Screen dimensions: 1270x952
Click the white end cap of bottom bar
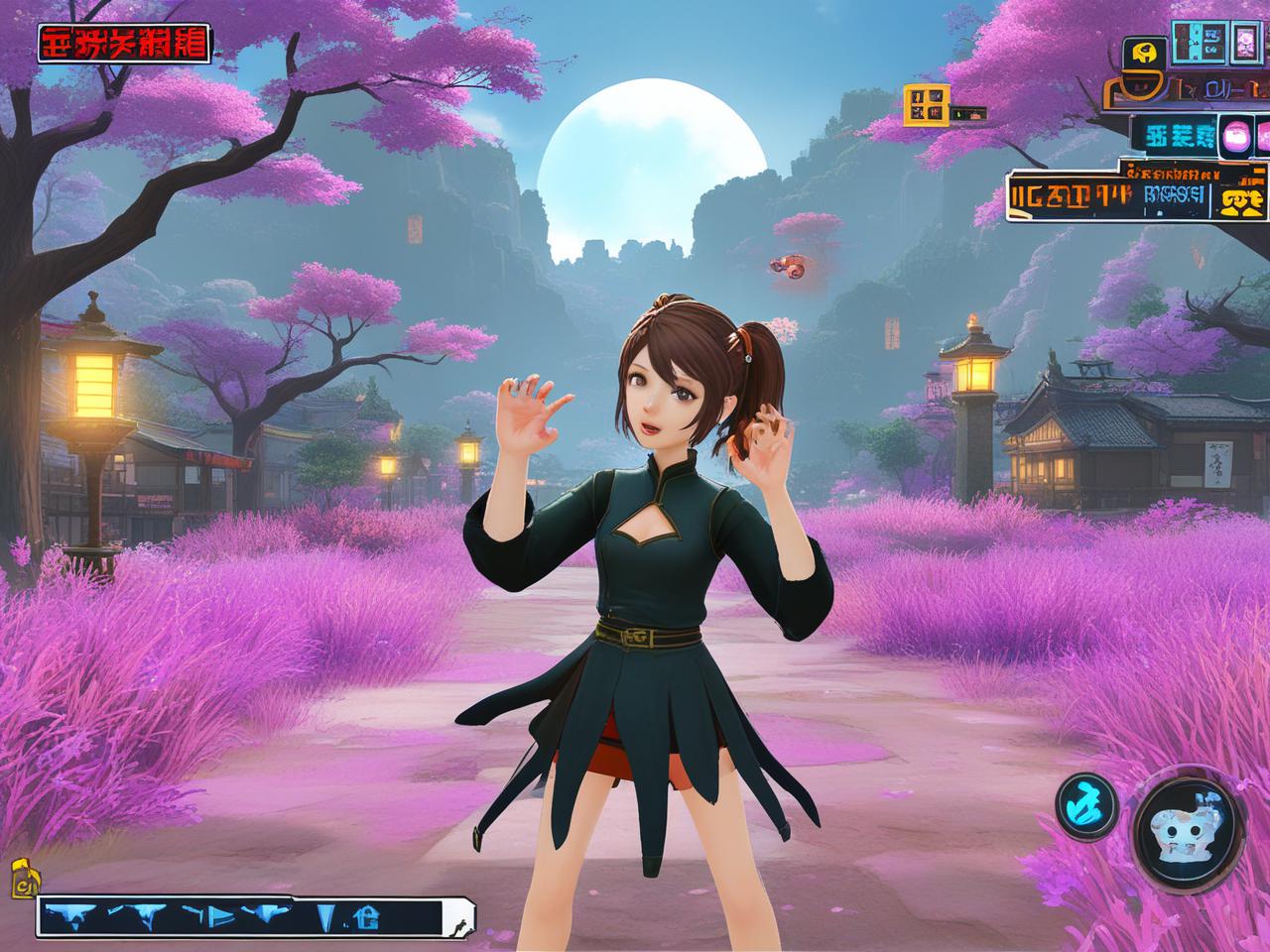(x=459, y=918)
